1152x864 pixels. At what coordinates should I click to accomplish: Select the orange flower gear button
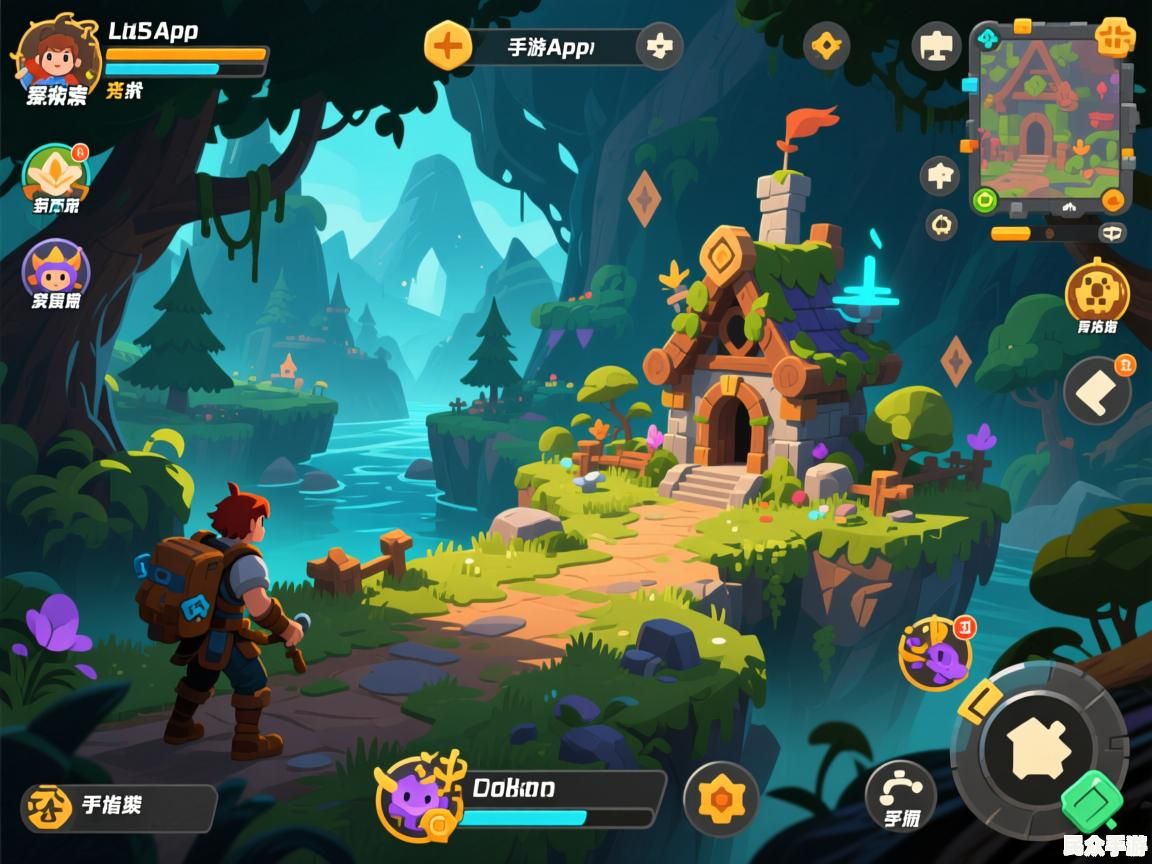click(x=720, y=799)
